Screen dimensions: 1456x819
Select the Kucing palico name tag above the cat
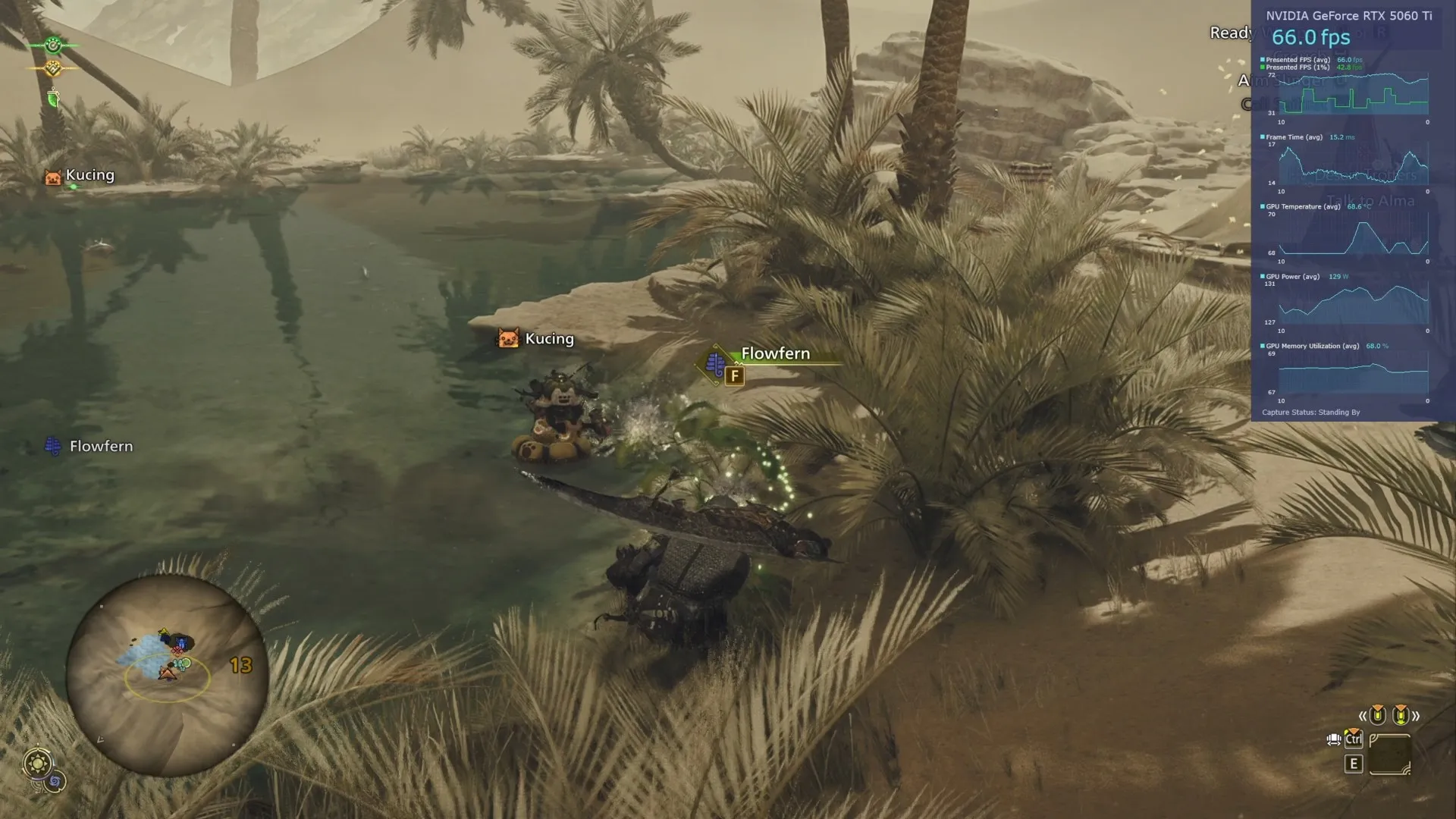(536, 339)
